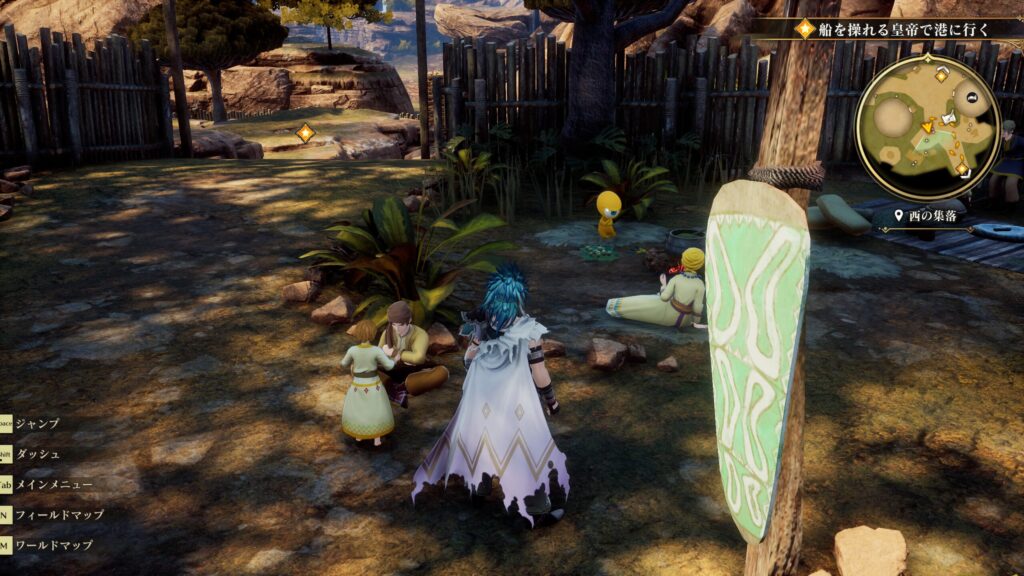The image size is (1024, 576).
Task: Click the orange diamond quest waypoint marker
Action: coord(306,132)
